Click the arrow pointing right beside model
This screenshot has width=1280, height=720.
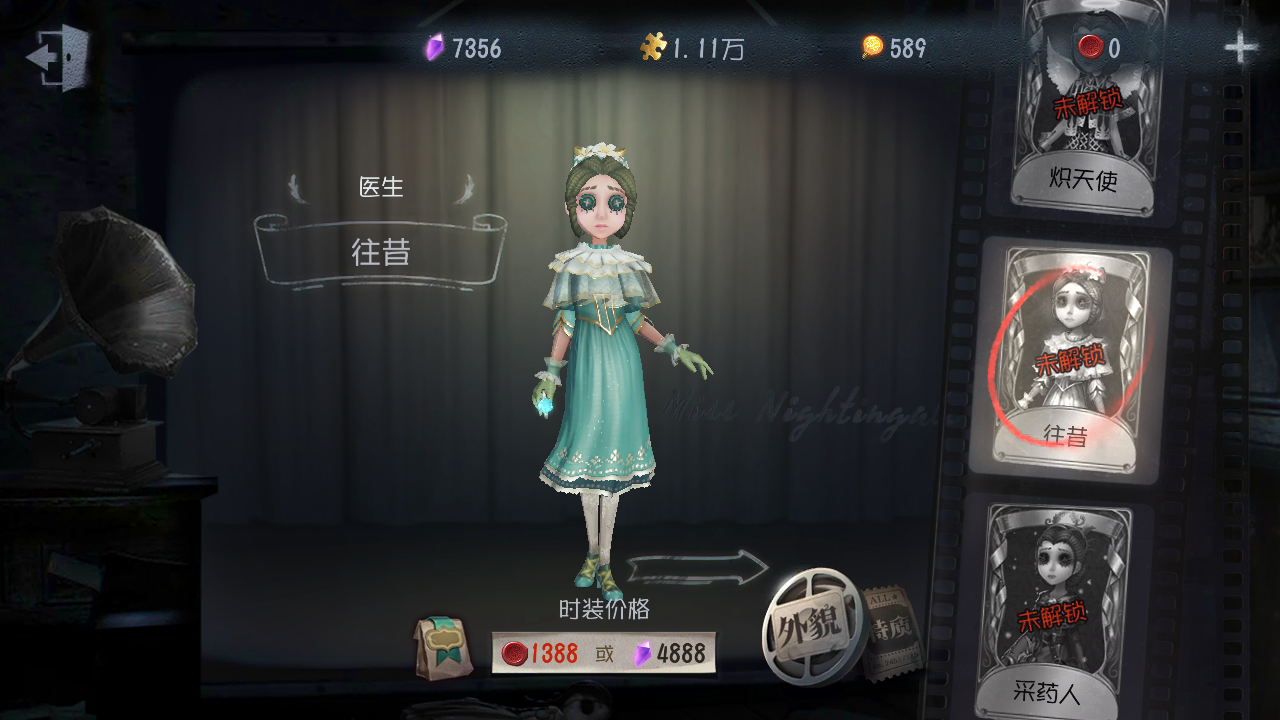point(700,568)
